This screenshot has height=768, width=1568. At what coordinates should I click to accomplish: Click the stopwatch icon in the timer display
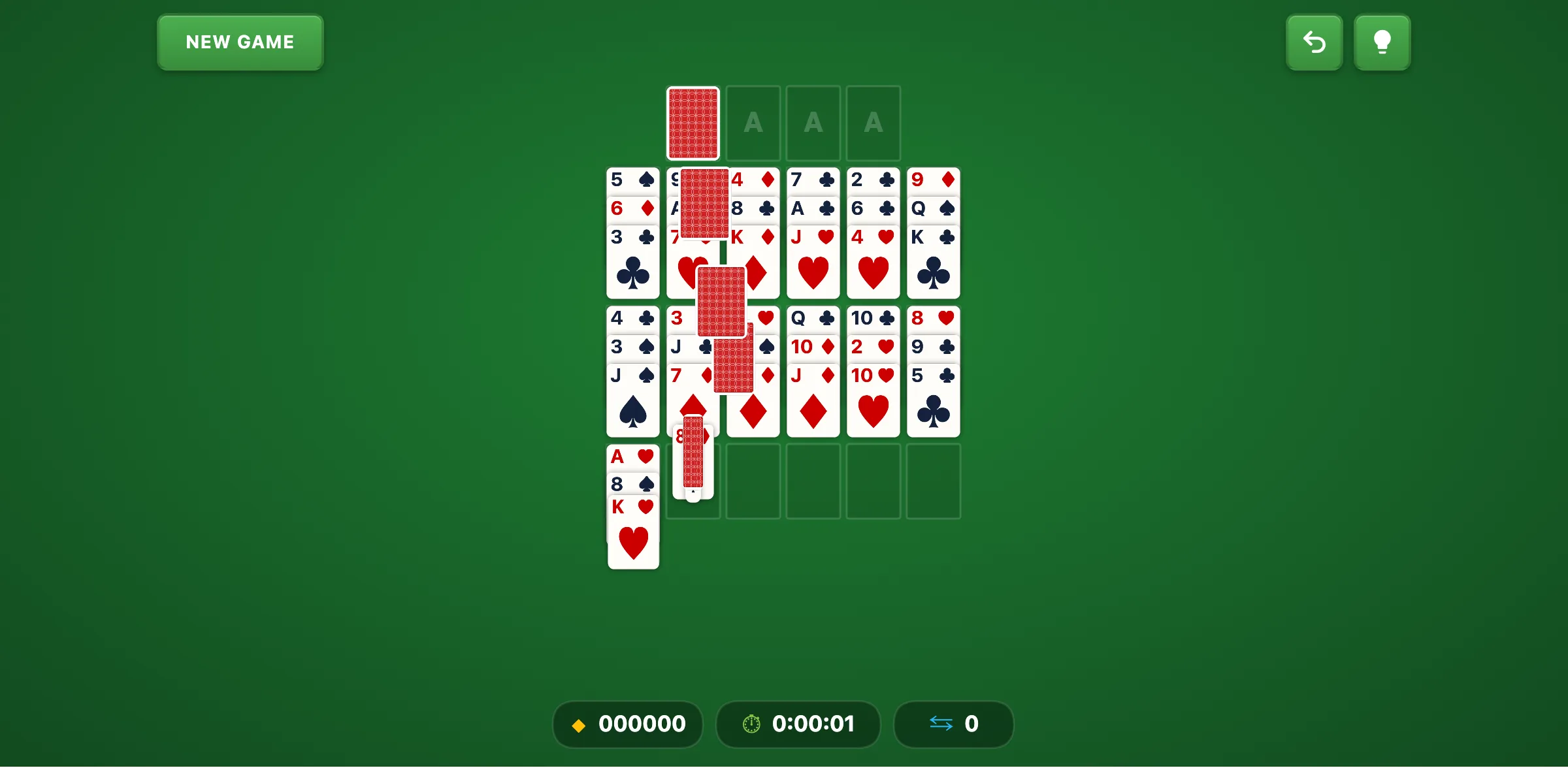pos(750,724)
